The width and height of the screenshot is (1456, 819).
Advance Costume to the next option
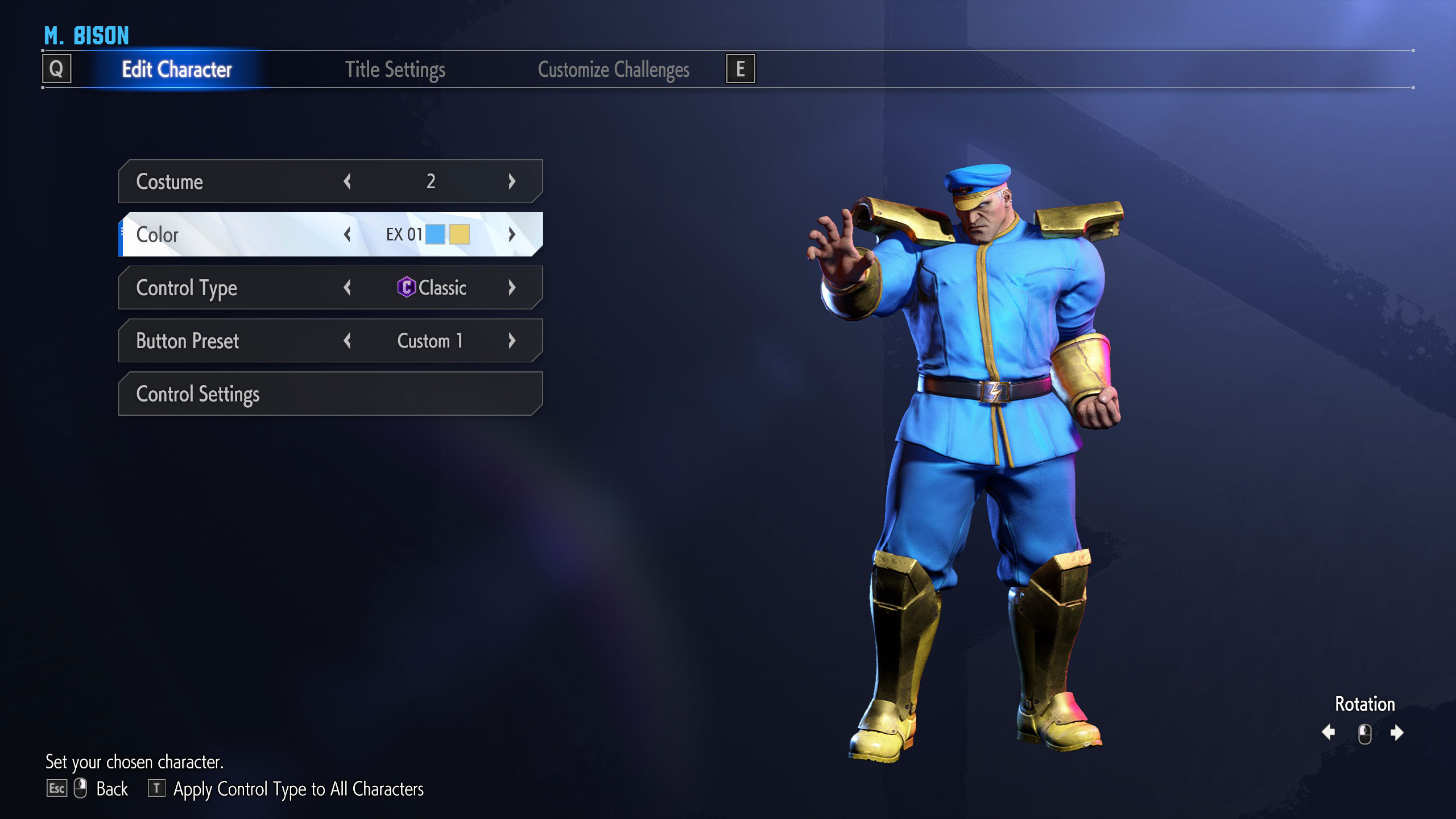(511, 181)
